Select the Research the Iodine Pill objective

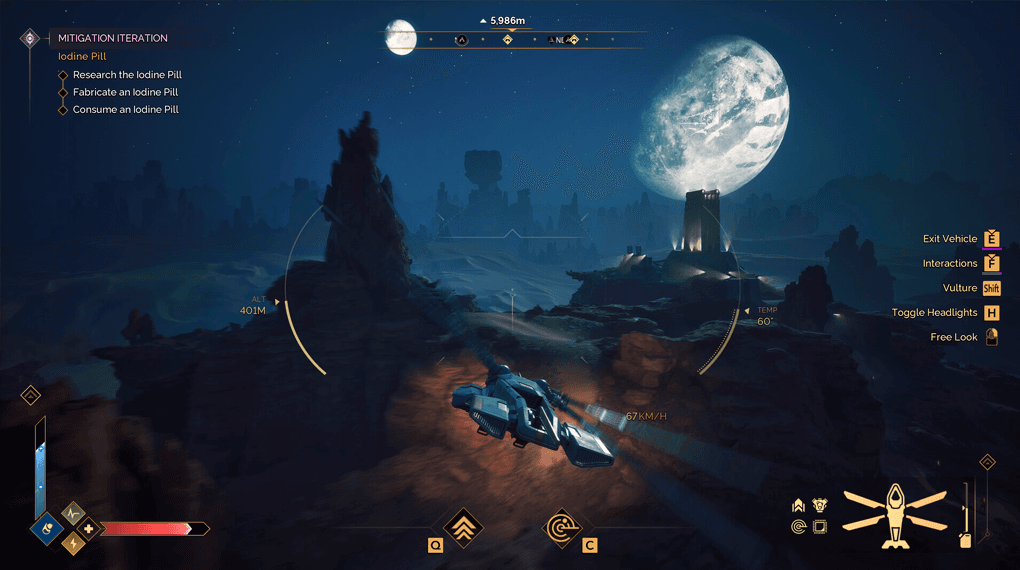(x=127, y=75)
